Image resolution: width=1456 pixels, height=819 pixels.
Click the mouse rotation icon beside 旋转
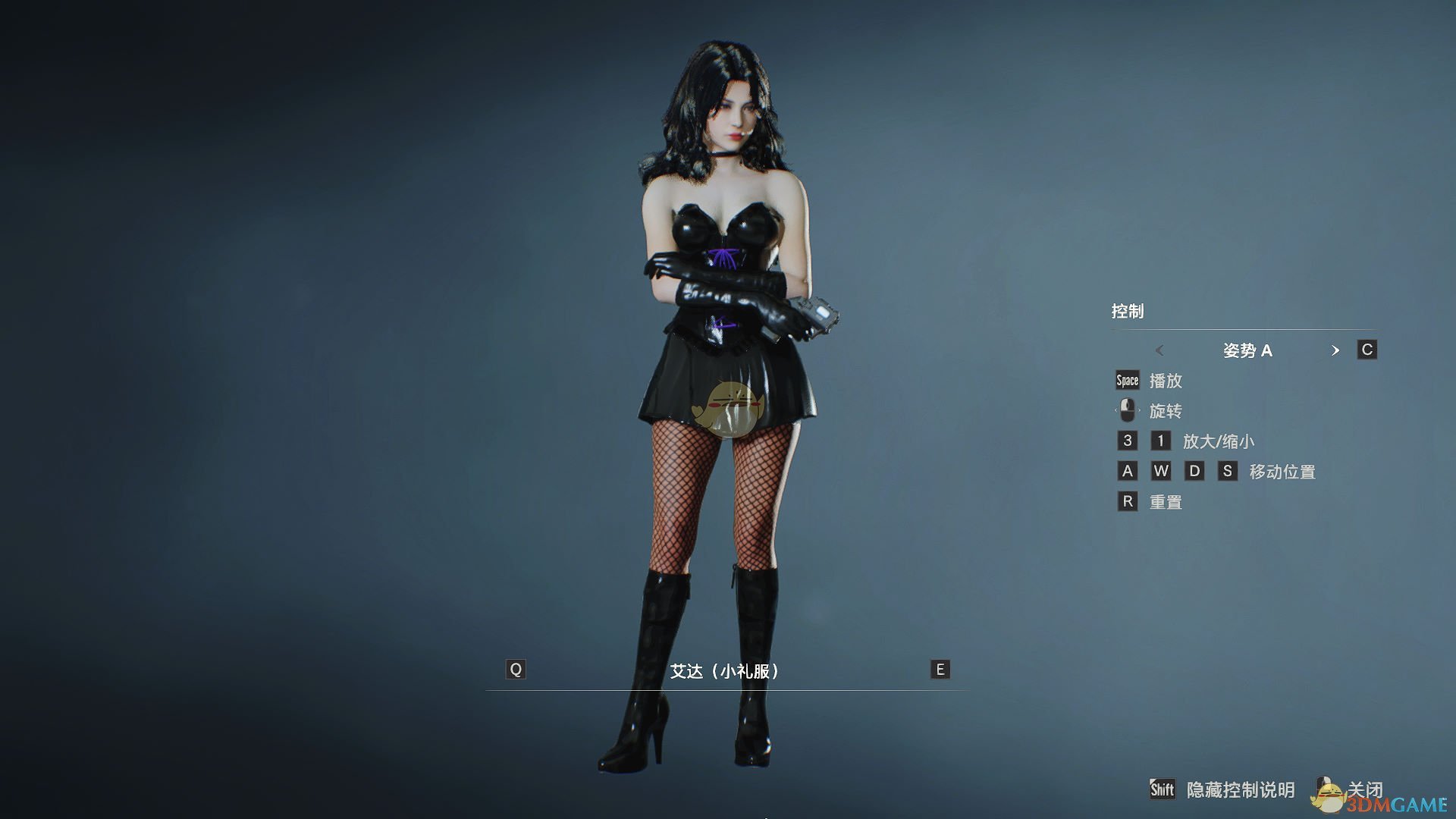[1126, 410]
